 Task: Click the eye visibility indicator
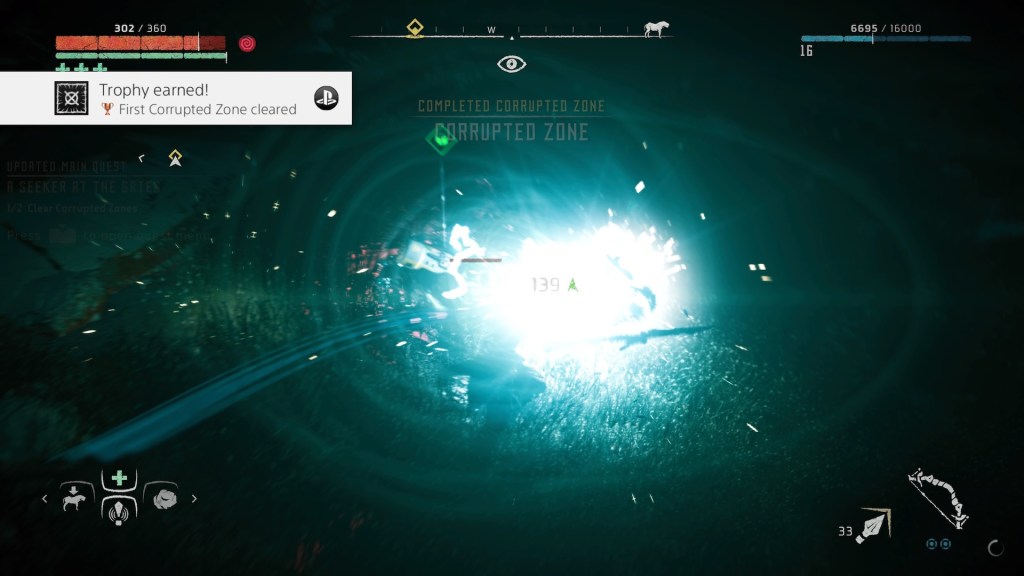(x=512, y=64)
